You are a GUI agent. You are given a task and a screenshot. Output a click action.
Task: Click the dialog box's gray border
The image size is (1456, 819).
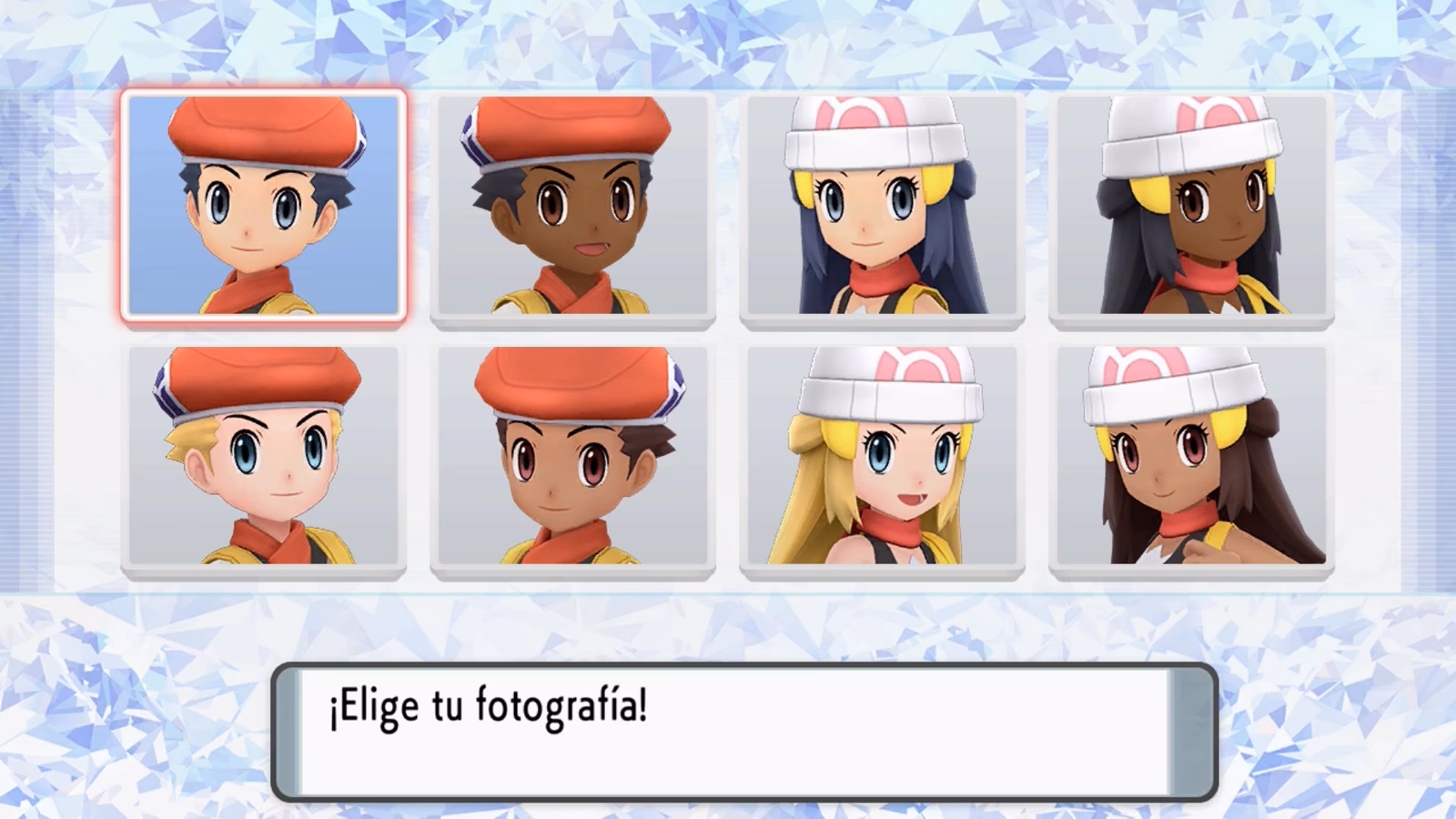tap(728, 667)
